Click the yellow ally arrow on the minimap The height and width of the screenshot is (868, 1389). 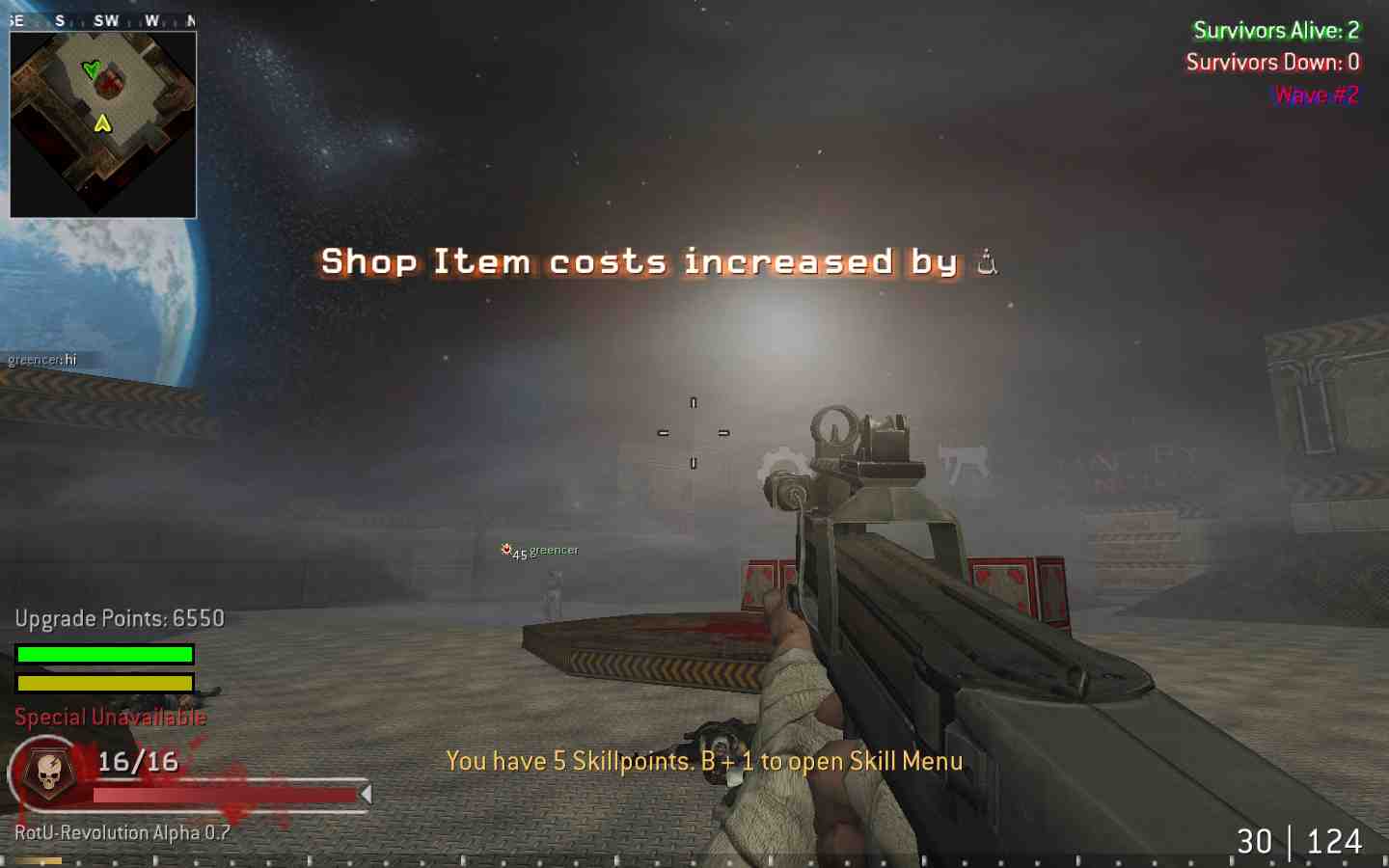pyautogui.click(x=102, y=122)
